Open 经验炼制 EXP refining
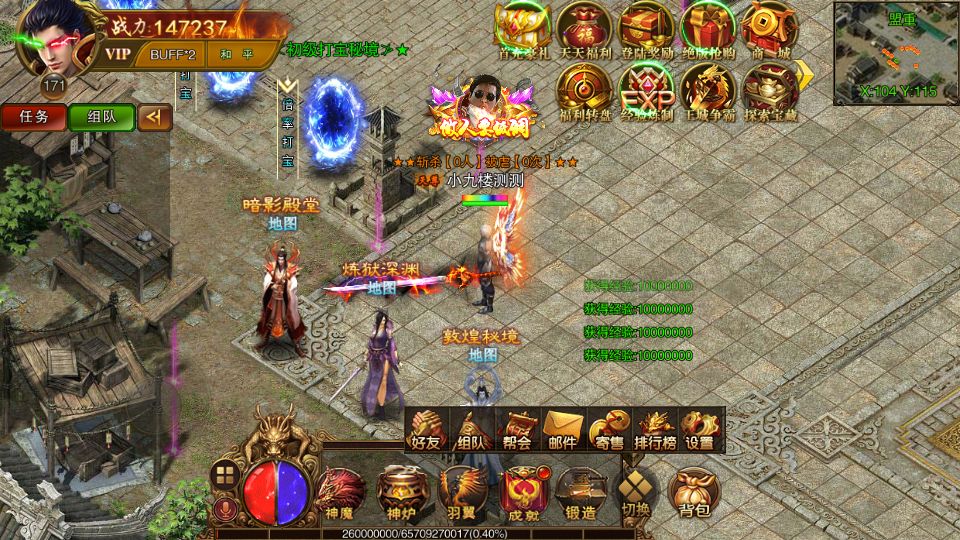This screenshot has width=960, height=540. tap(647, 90)
